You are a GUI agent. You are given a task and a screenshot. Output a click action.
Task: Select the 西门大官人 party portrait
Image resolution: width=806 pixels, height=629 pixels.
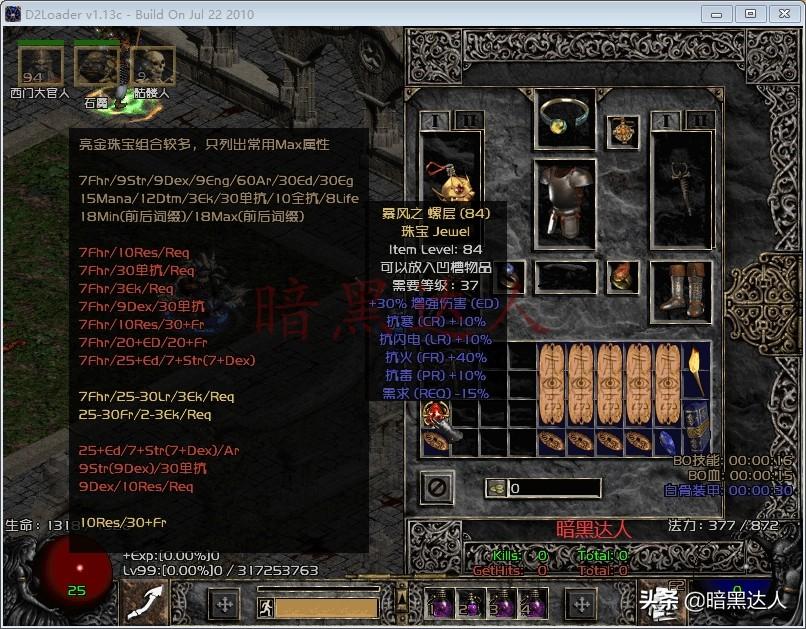(40, 66)
